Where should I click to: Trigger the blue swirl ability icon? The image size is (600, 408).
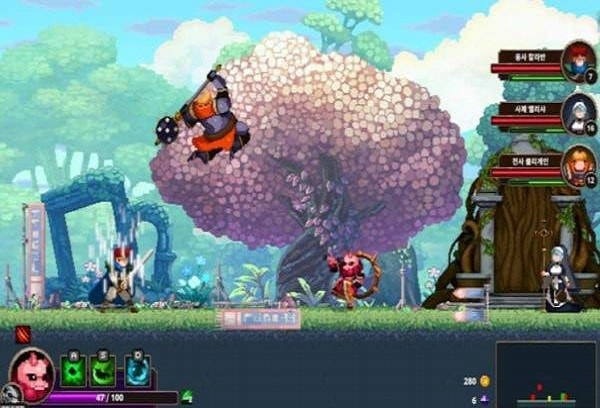(x=137, y=371)
